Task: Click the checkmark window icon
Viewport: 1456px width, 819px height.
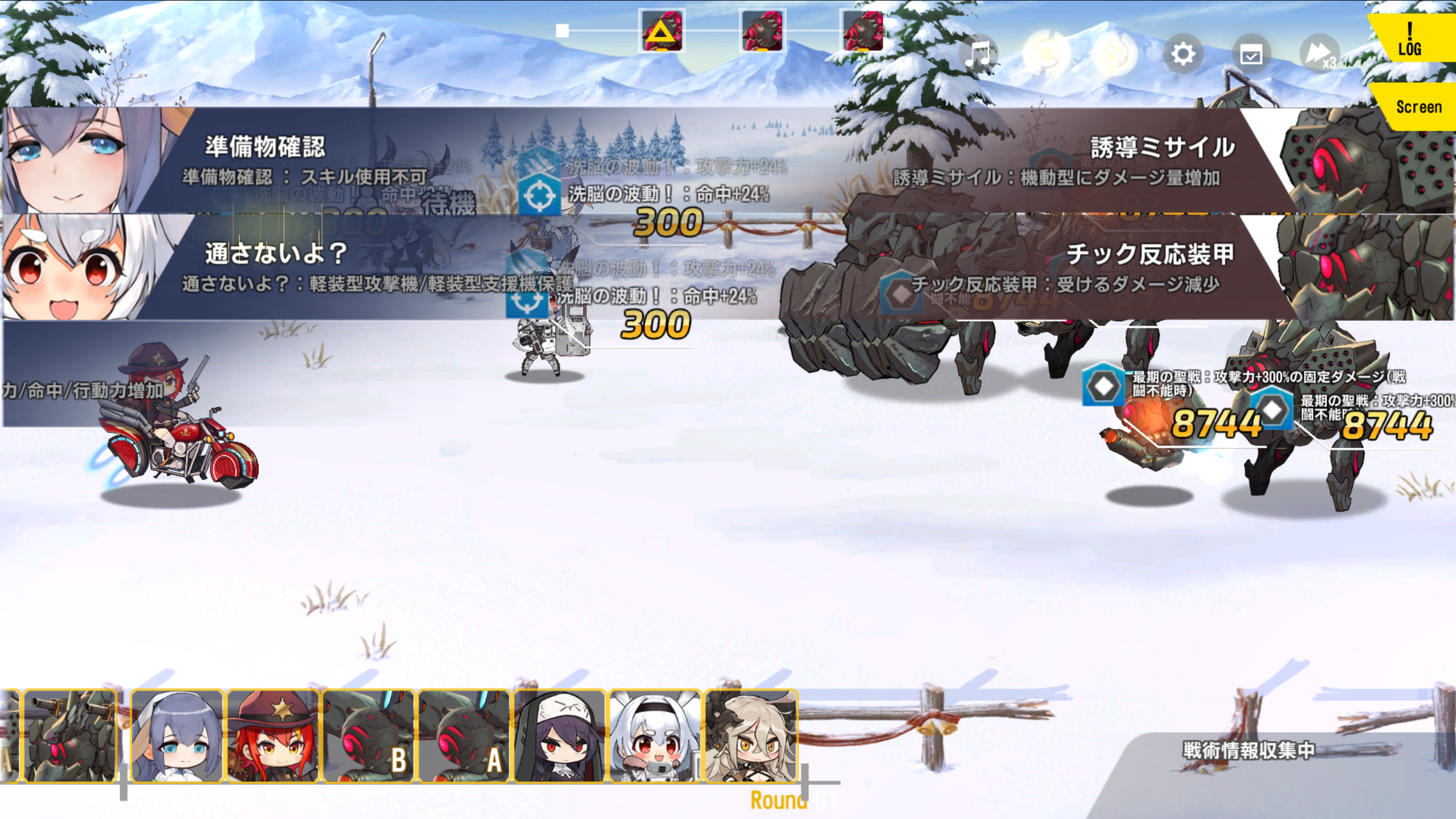Action: [1251, 55]
